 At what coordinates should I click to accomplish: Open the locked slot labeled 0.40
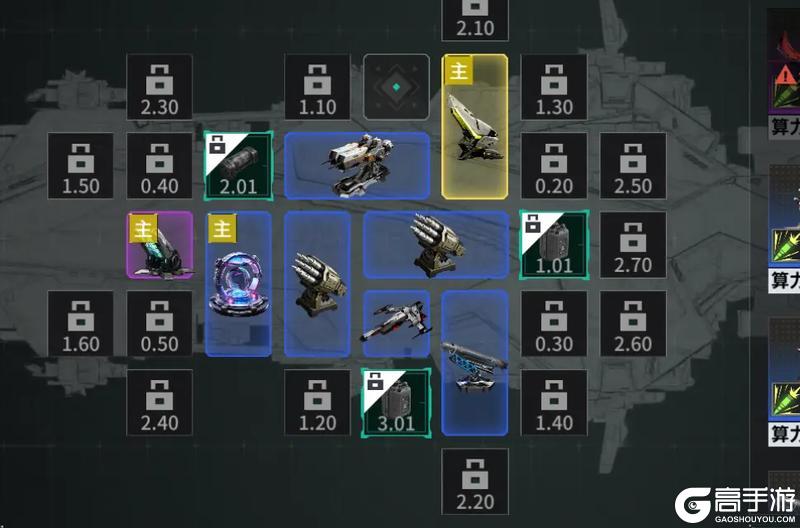coord(159,166)
